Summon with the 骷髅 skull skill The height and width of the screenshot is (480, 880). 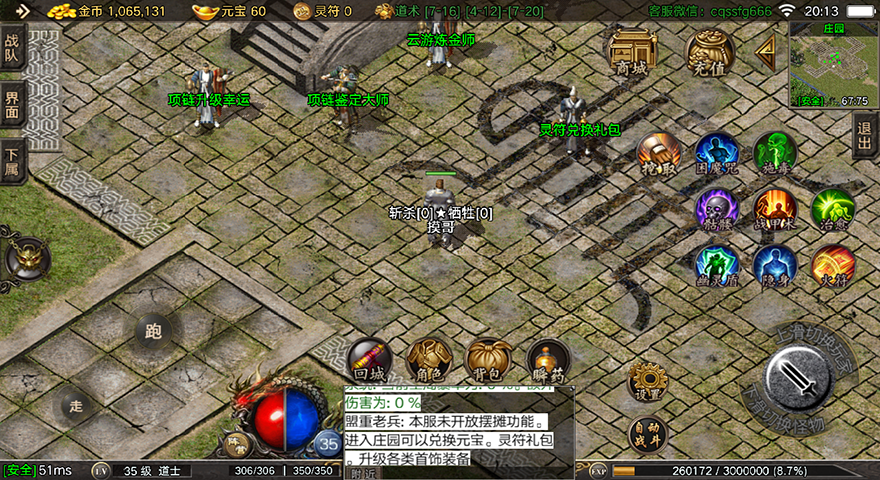[717, 208]
